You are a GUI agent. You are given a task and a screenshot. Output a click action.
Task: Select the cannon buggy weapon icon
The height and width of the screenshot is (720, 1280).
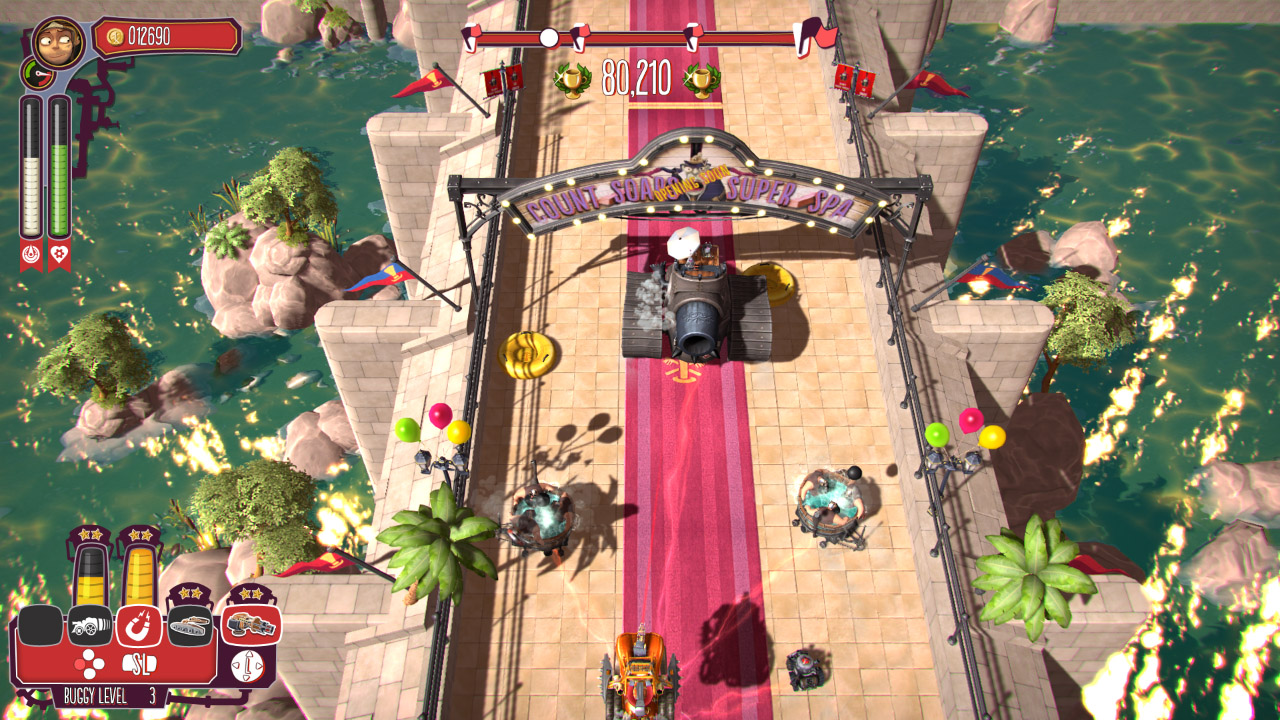[x=89, y=625]
